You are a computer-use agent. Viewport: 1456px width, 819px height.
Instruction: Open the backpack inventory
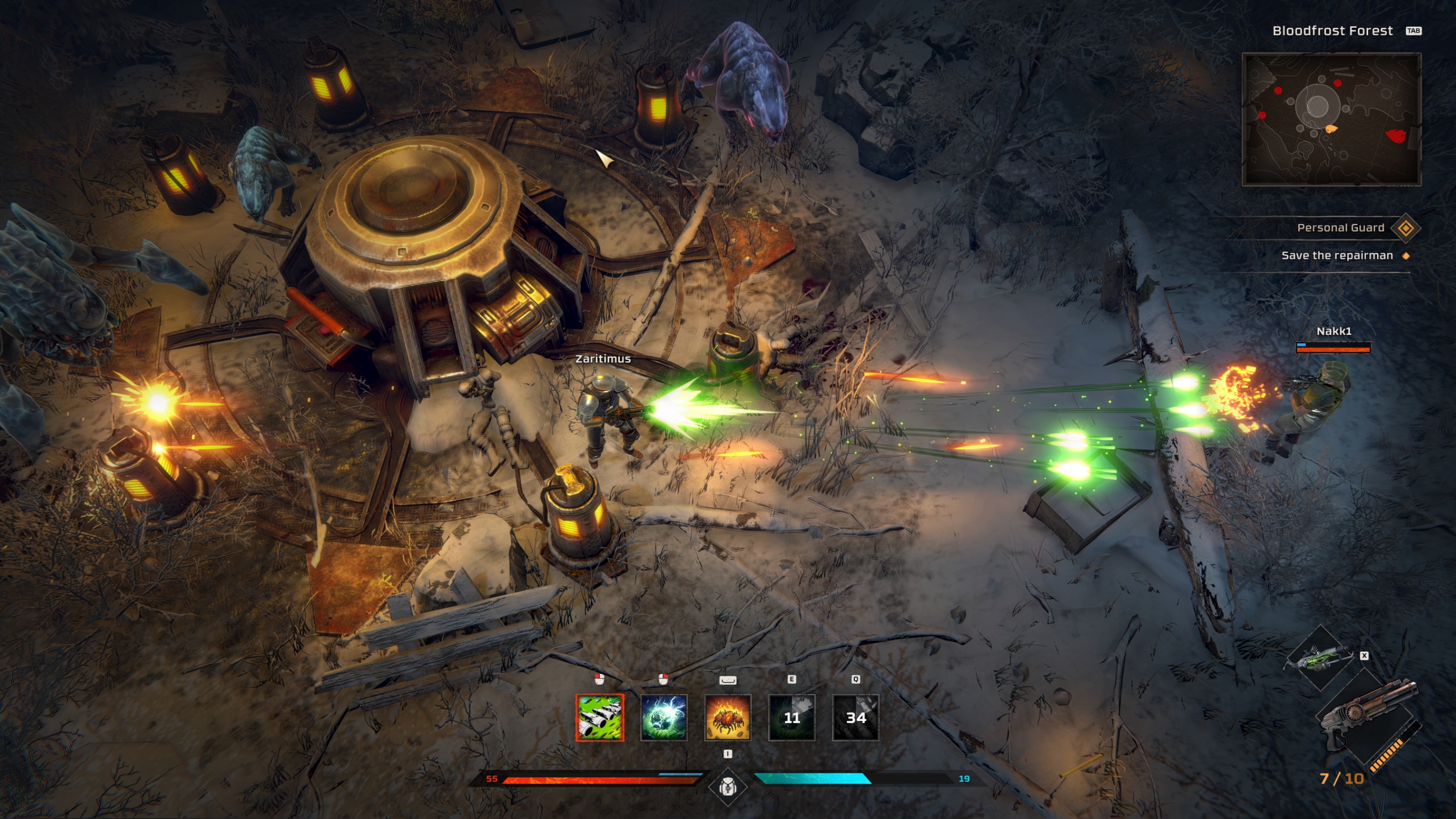(x=727, y=786)
